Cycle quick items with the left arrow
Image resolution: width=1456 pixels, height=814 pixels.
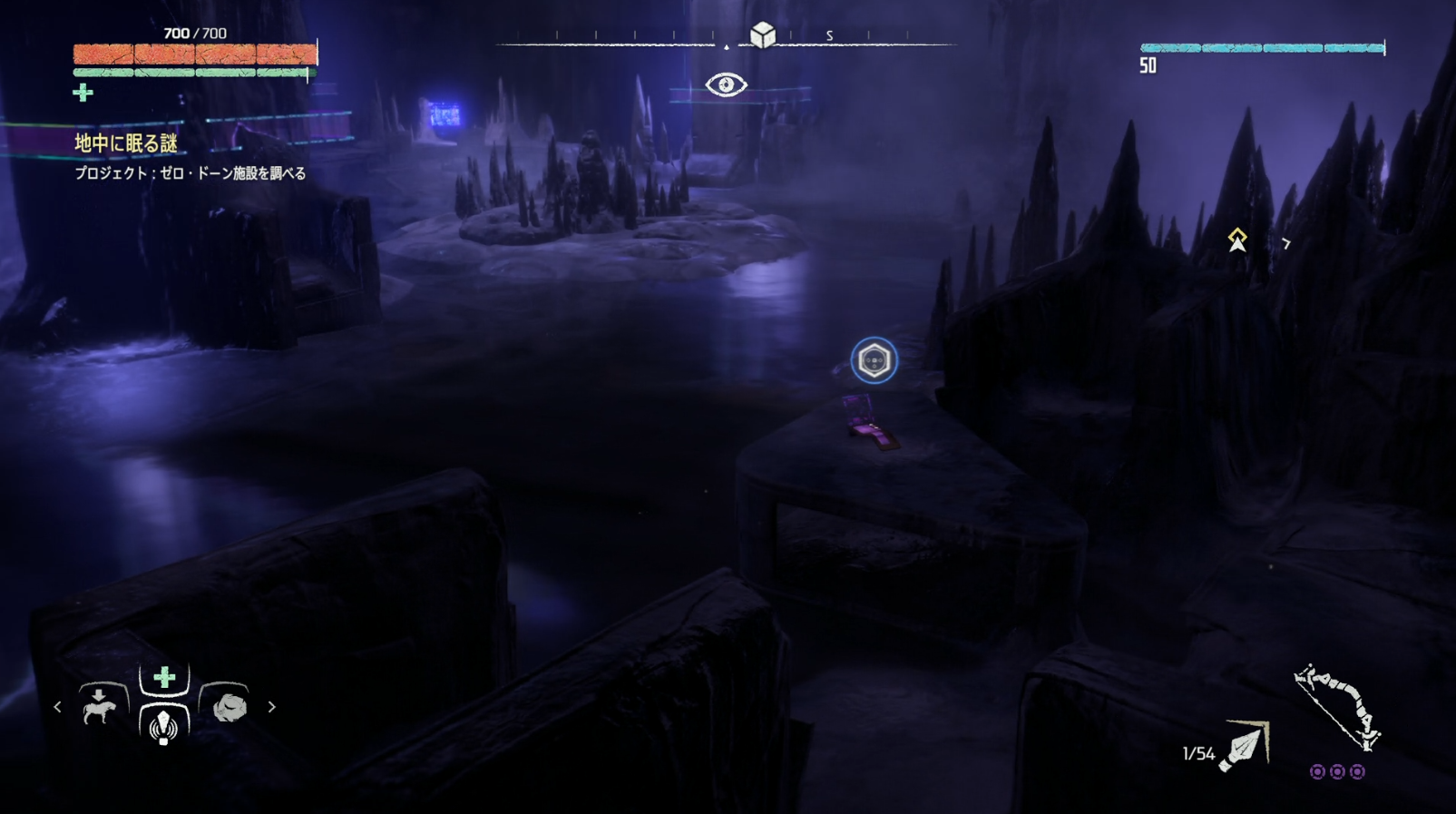(57, 706)
